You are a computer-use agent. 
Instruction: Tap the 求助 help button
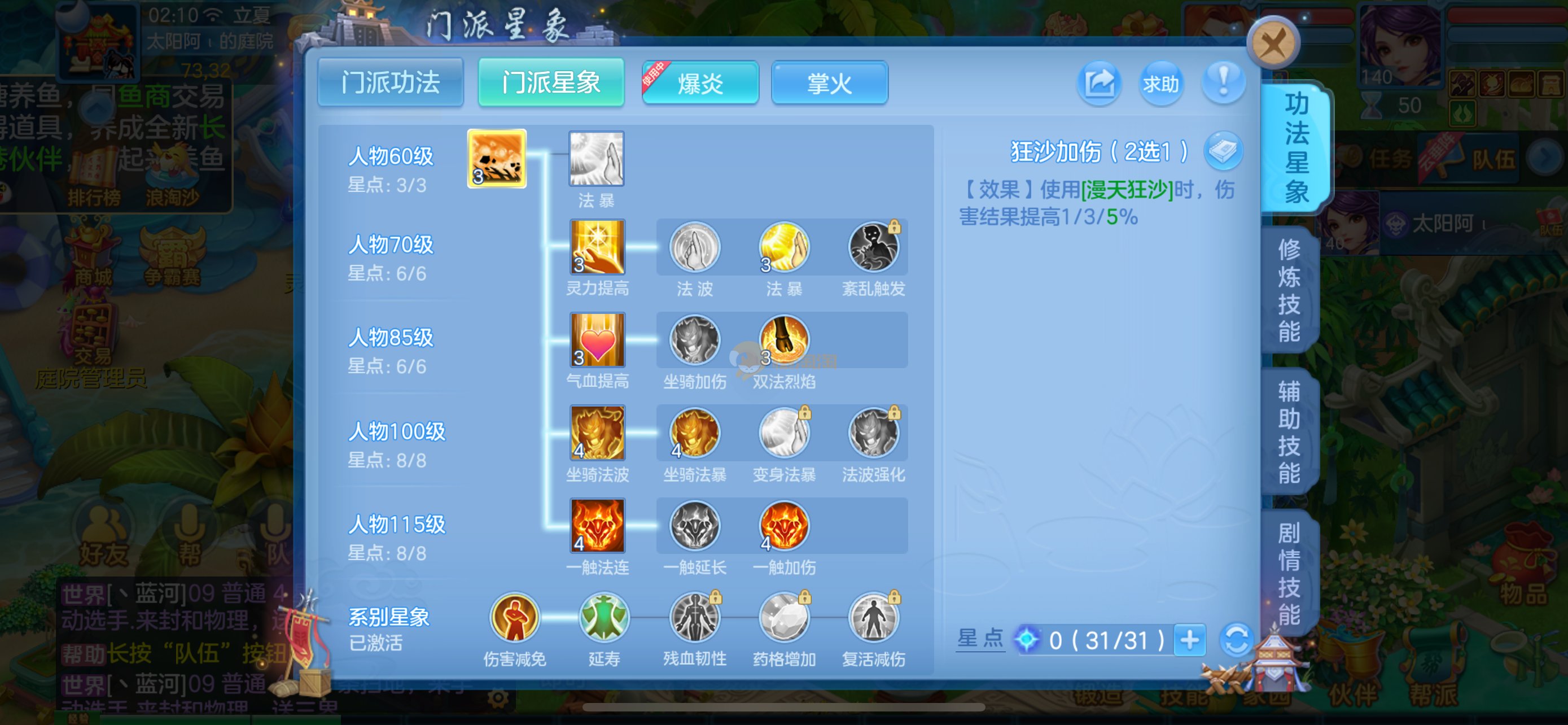(x=1160, y=83)
